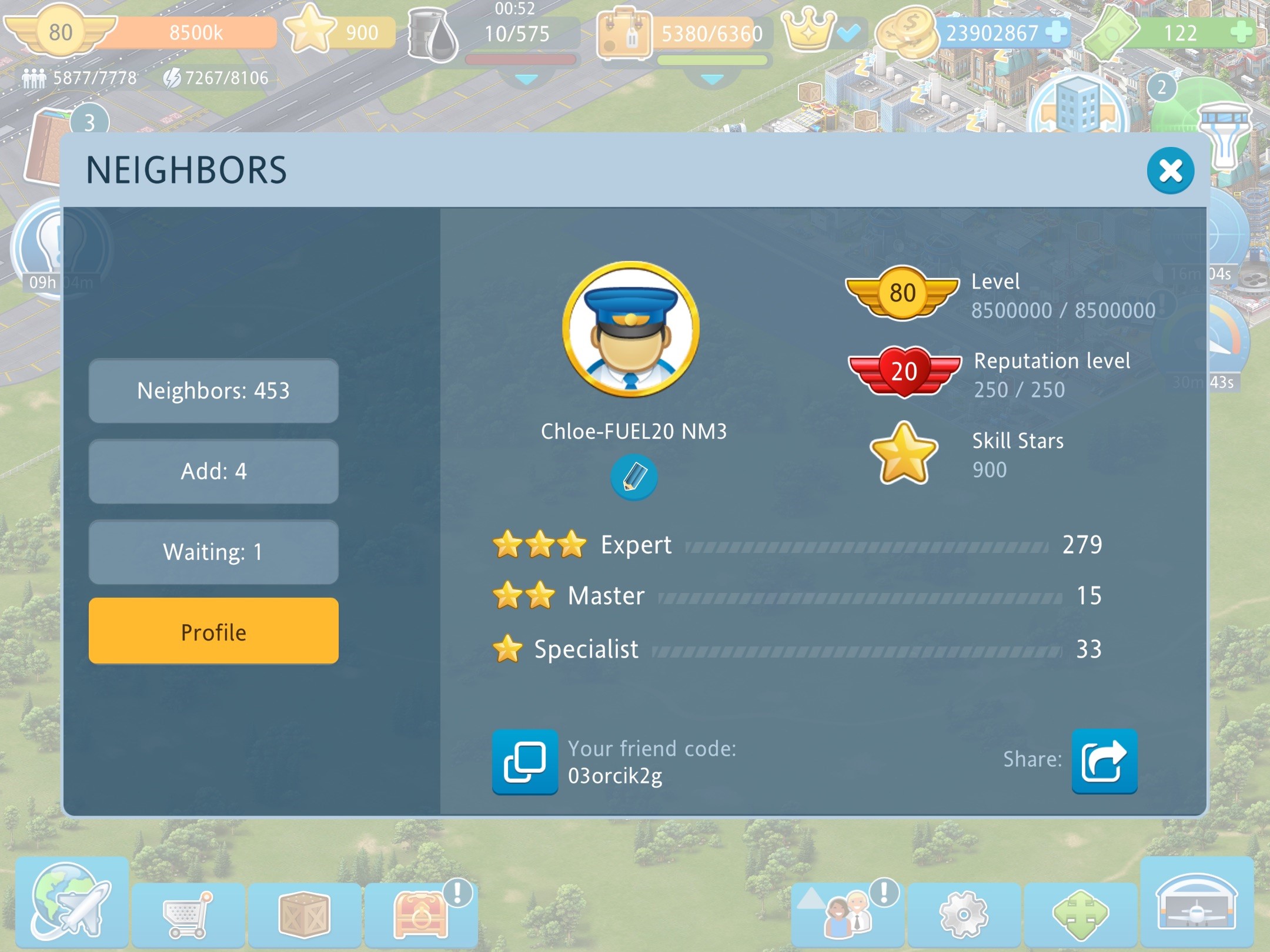Open the airplane hangar

click(x=1197, y=903)
